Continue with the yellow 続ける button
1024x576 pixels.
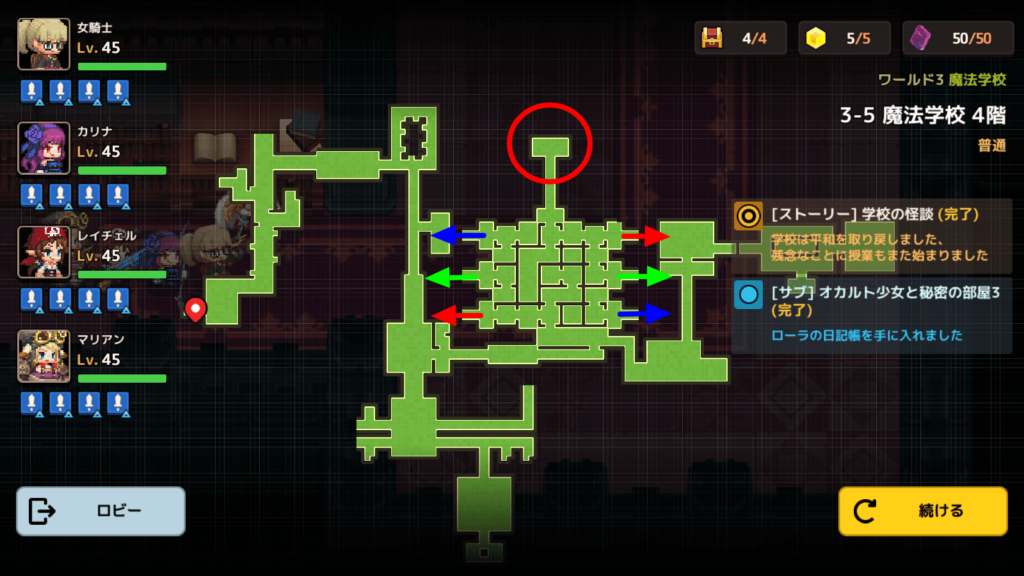coord(922,511)
